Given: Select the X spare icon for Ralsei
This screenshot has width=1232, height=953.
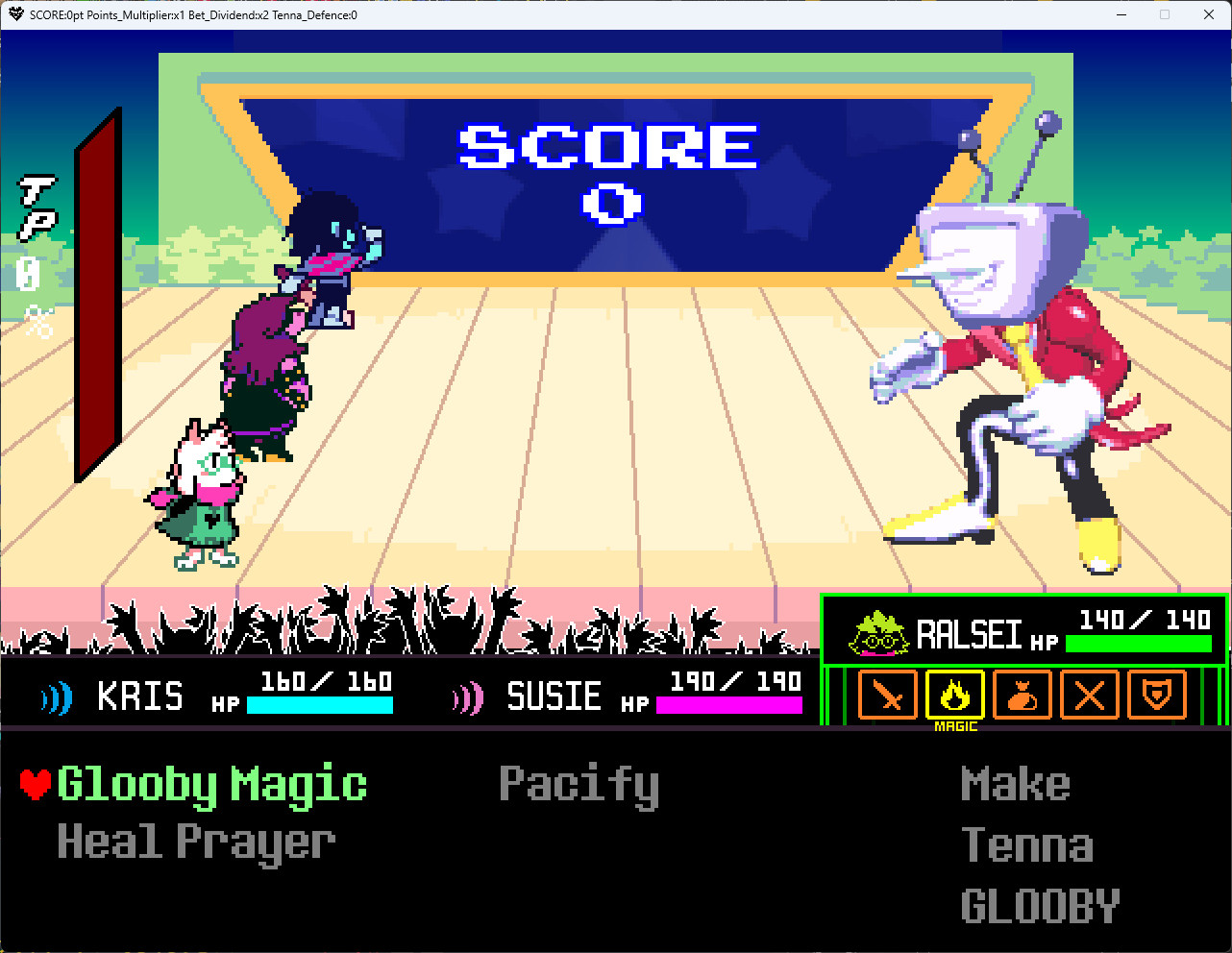Looking at the screenshot, I should [x=1089, y=695].
